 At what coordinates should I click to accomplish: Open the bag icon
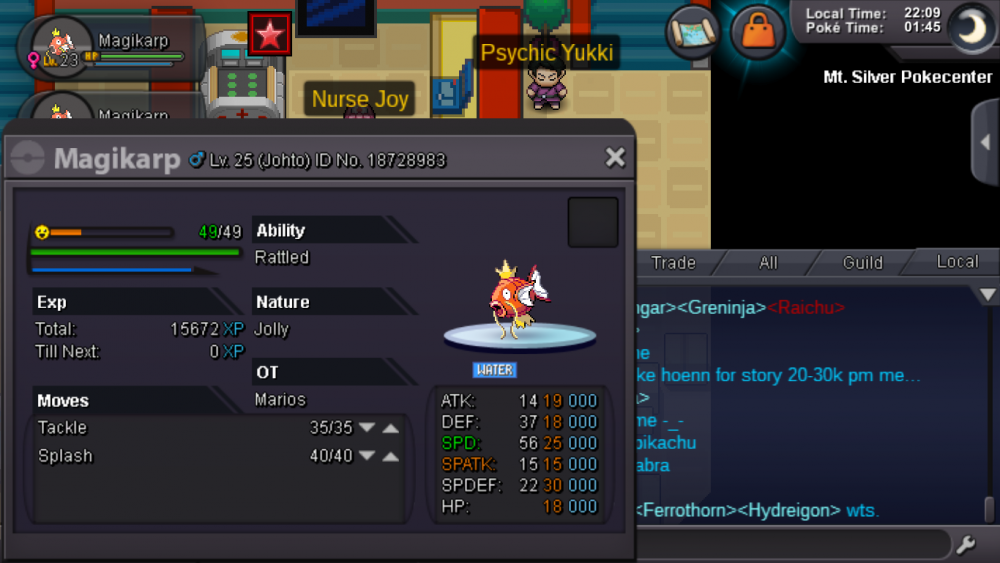pos(757,32)
